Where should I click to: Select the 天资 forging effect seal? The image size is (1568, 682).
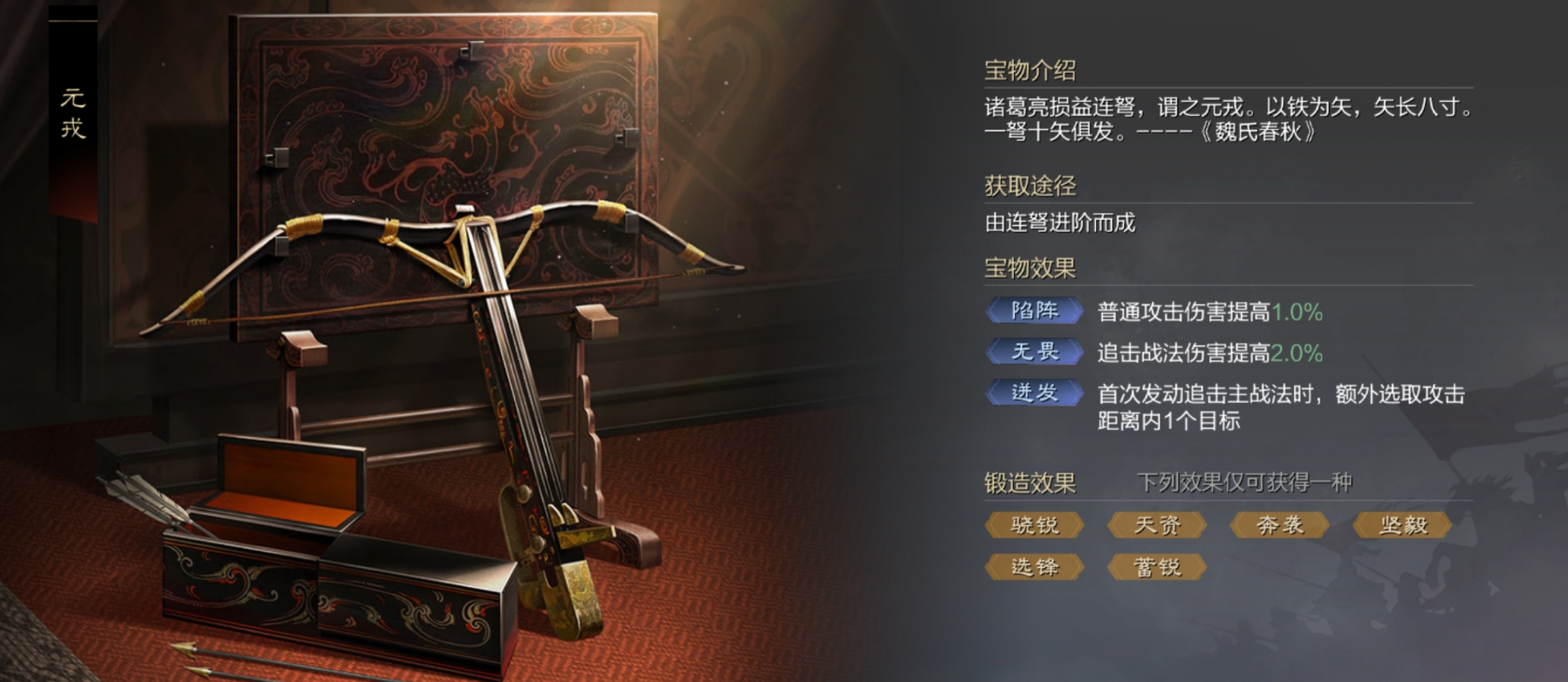tap(1157, 525)
